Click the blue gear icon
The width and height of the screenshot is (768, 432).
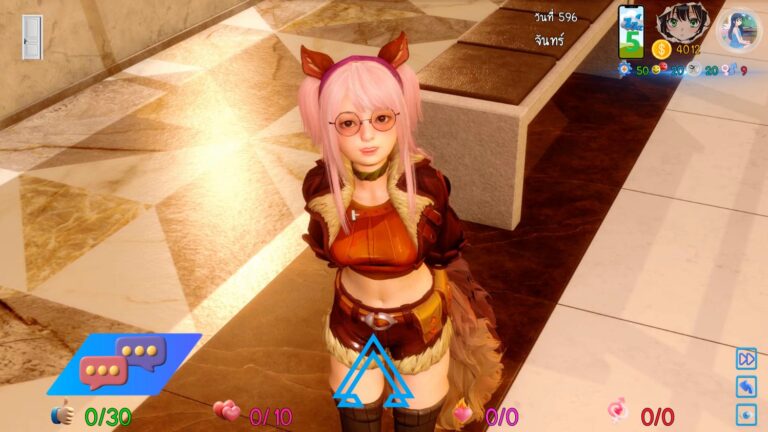[624, 69]
